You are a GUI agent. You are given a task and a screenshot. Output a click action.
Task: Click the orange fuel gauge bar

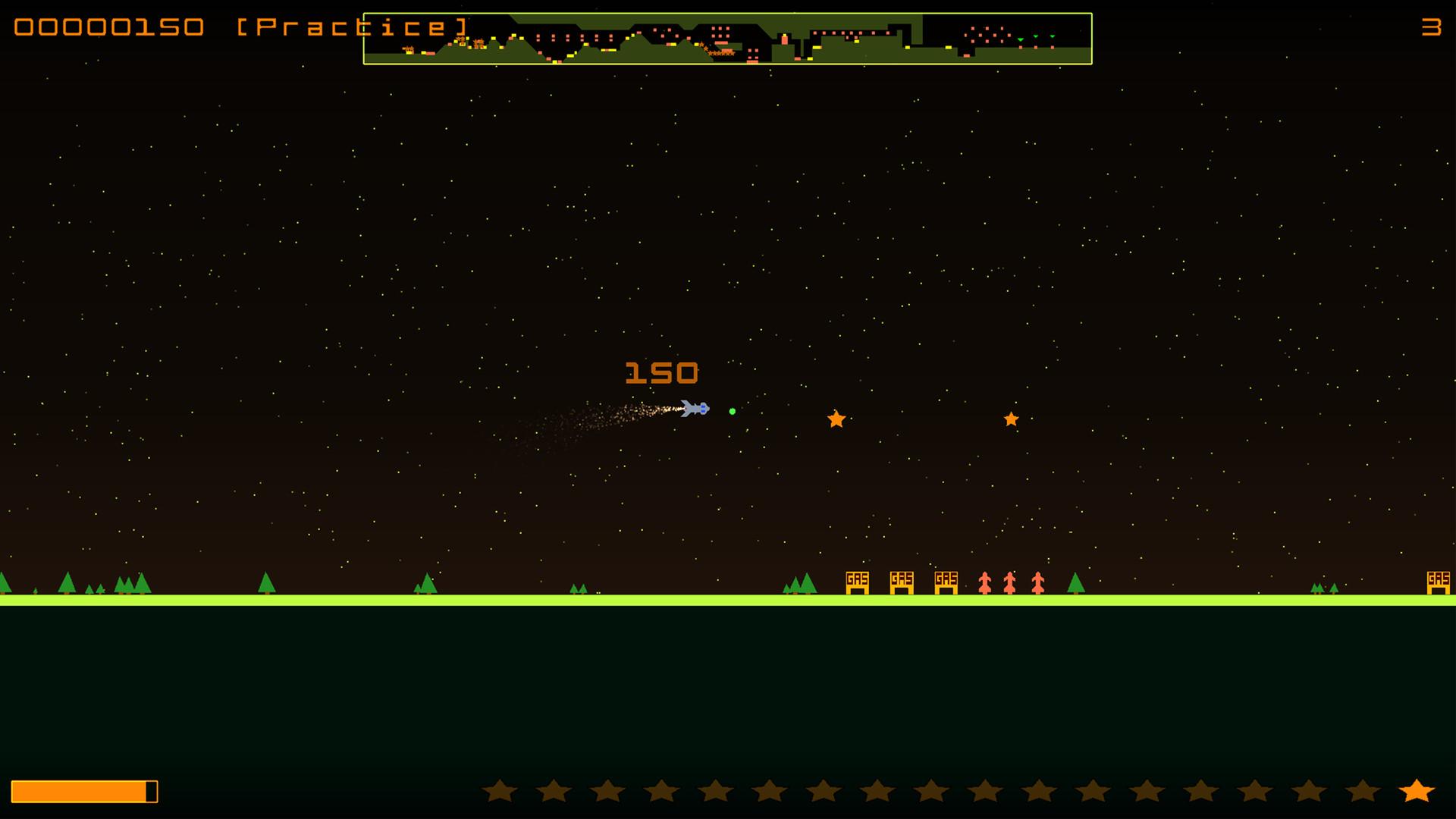pos(82,789)
